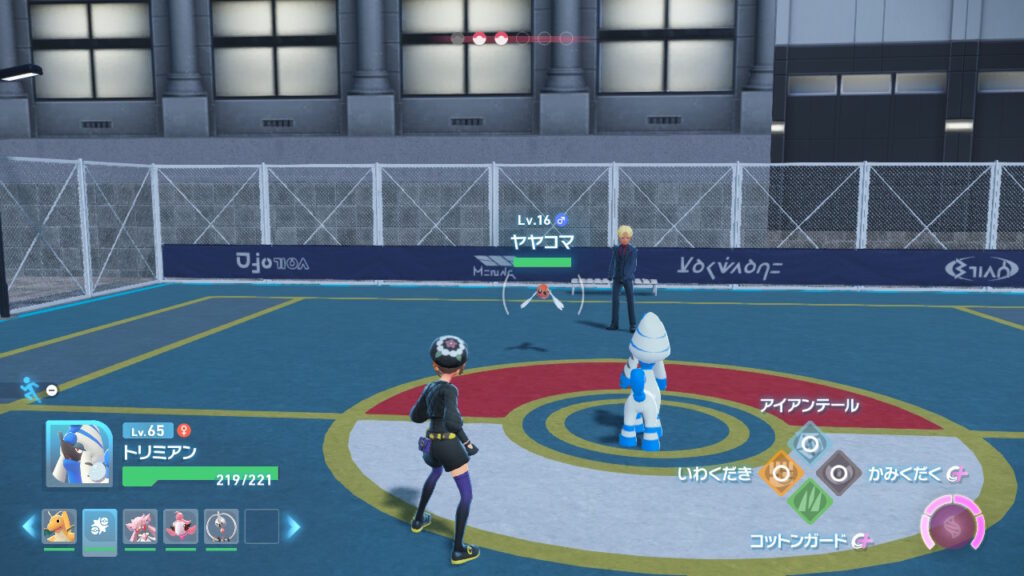Use the Iron Tail move (アイアンテール)
This screenshot has width=1024, height=576.
pyautogui.click(x=808, y=439)
